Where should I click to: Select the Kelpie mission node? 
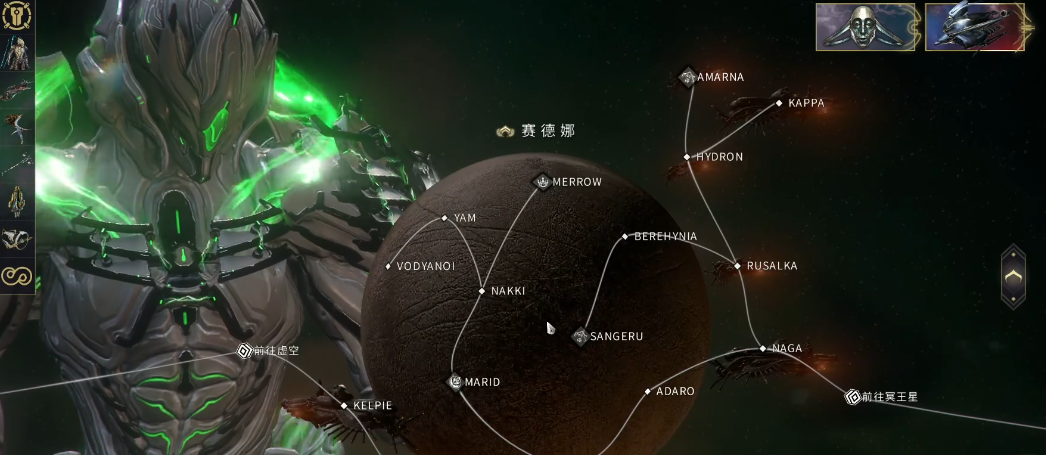click(344, 406)
